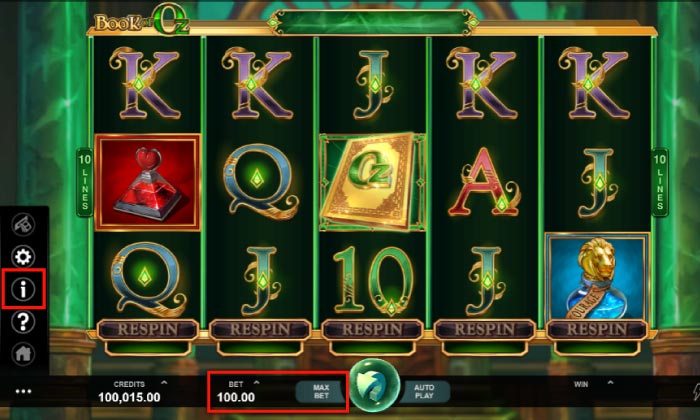Expand the Win panel arrow
Viewport: 700px width, 420px height.
click(612, 382)
